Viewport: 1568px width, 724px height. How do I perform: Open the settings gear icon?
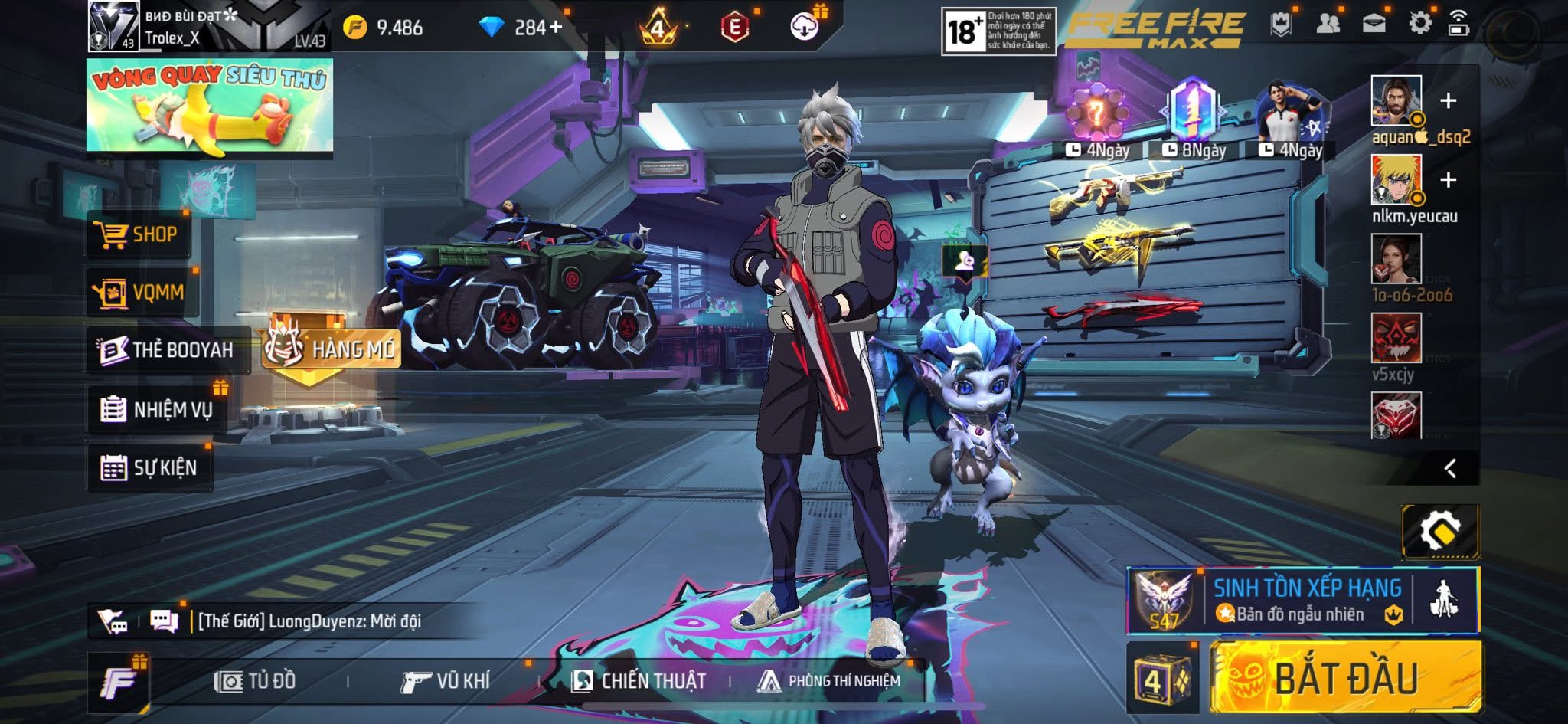click(x=1419, y=24)
